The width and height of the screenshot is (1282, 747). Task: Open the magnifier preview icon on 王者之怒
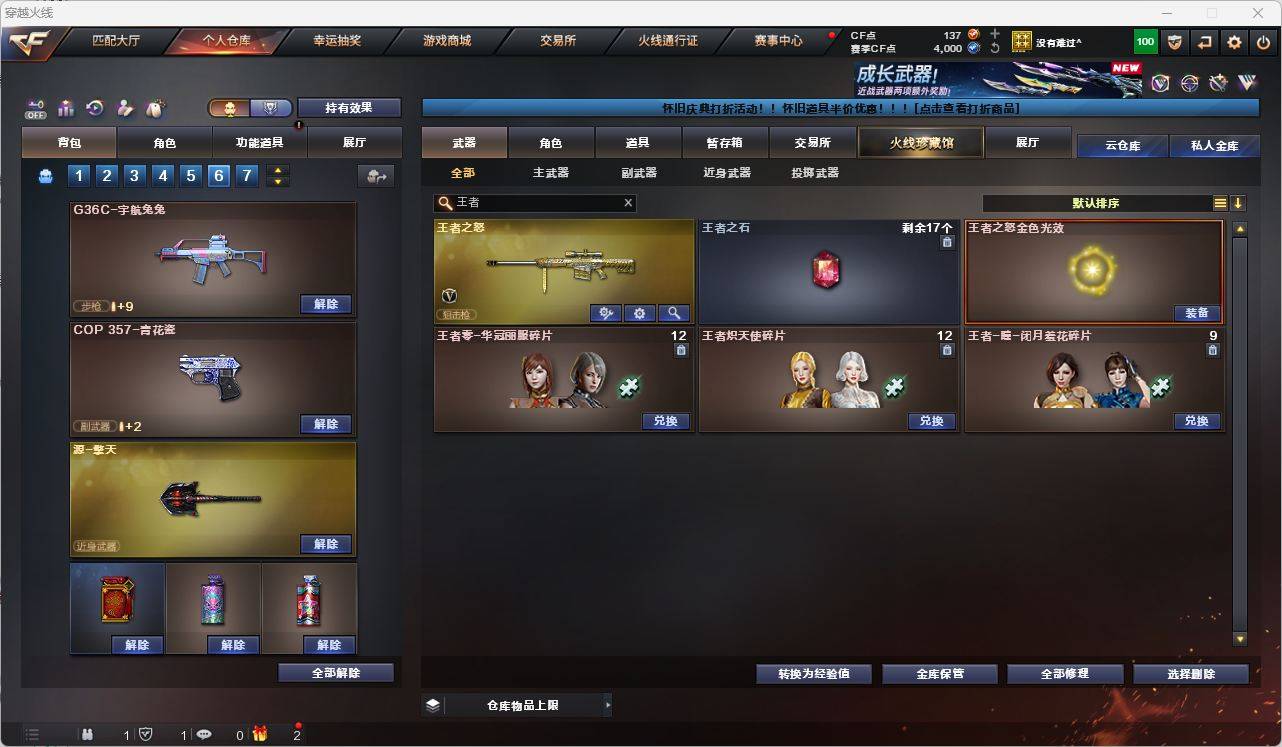[675, 313]
